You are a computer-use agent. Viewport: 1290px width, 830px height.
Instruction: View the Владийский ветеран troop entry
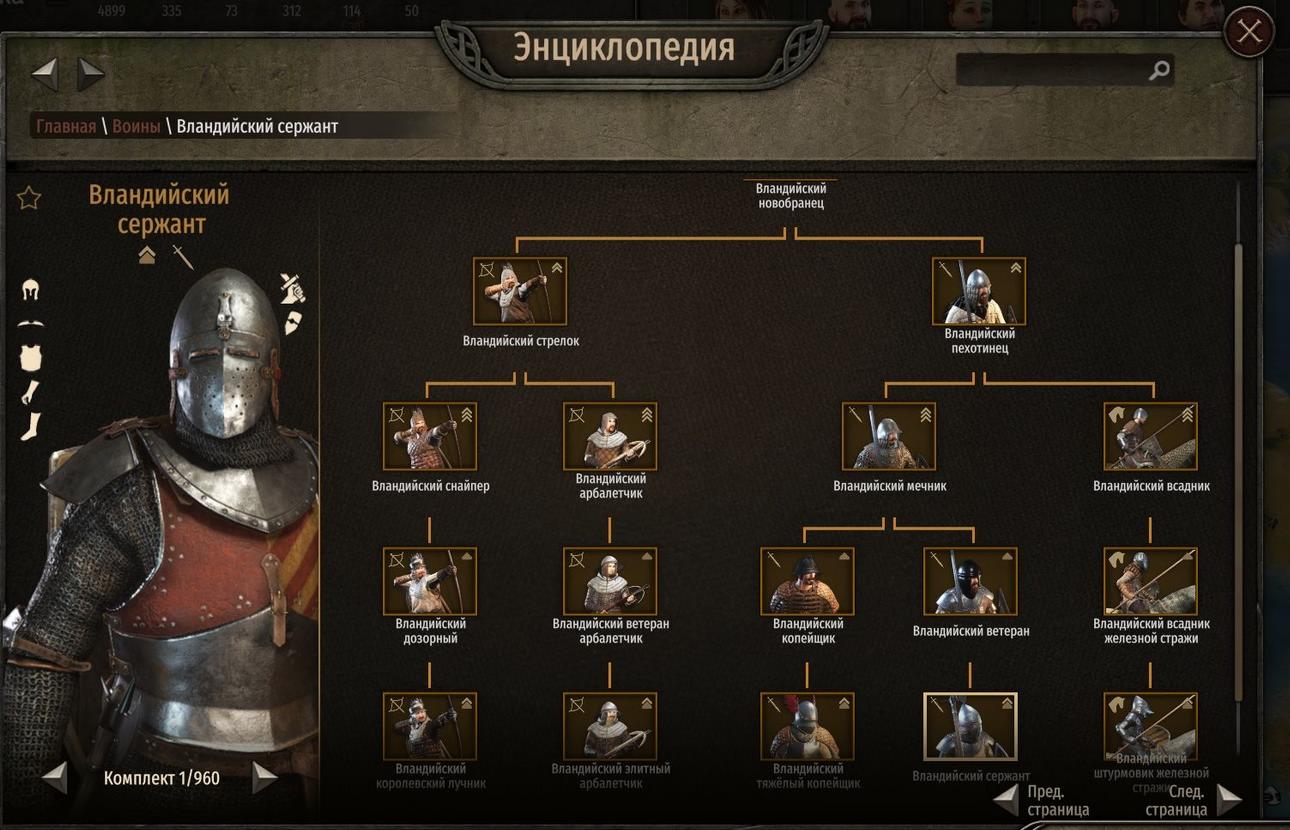(970, 581)
